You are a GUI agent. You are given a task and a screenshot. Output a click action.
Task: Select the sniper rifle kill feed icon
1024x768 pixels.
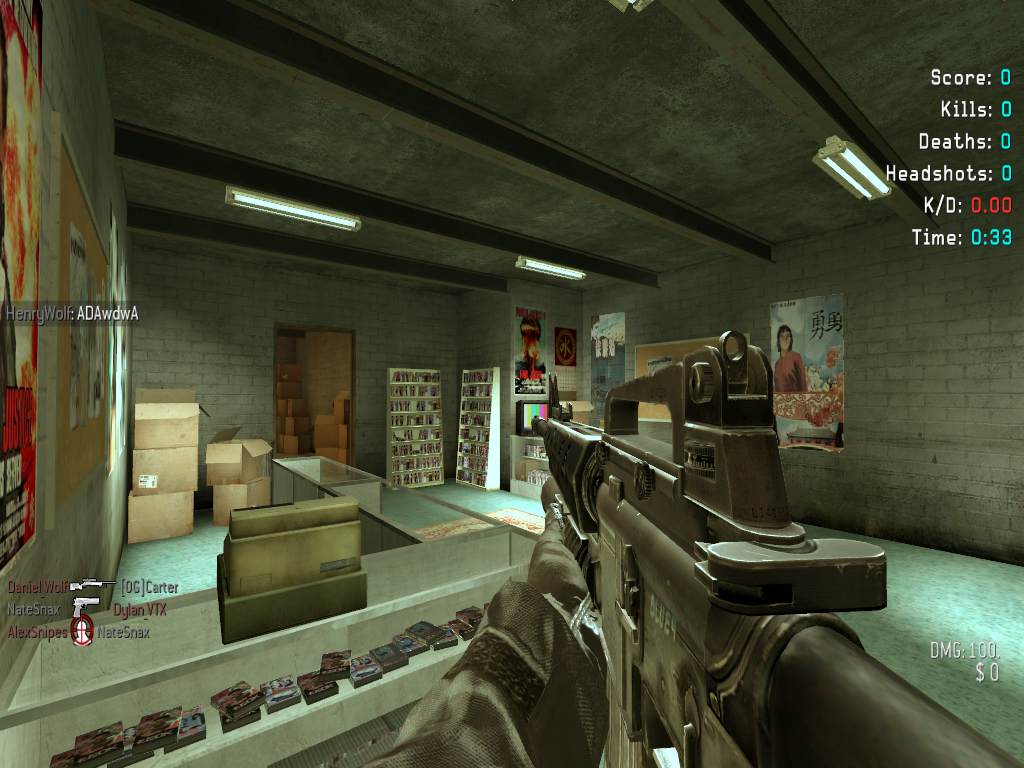tap(92, 587)
